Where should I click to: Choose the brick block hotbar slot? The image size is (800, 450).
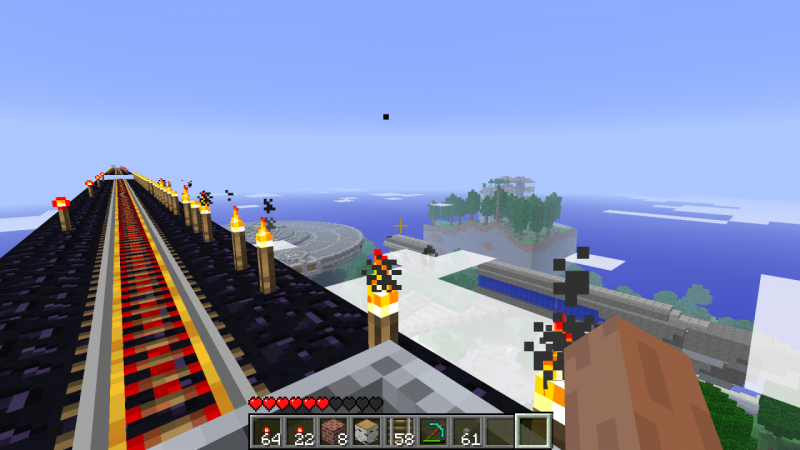(332, 432)
